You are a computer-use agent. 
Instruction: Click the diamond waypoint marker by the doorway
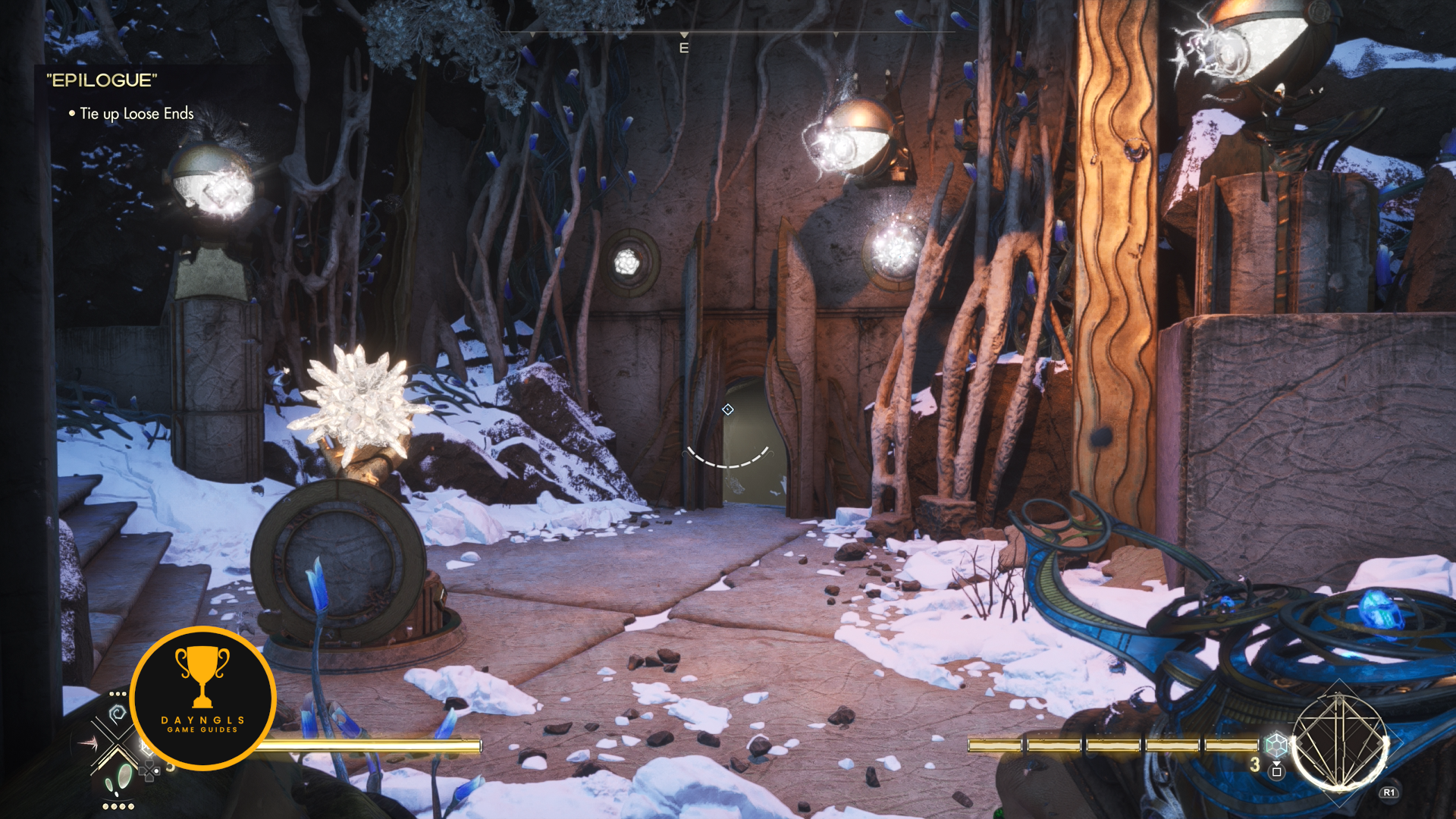(x=728, y=409)
